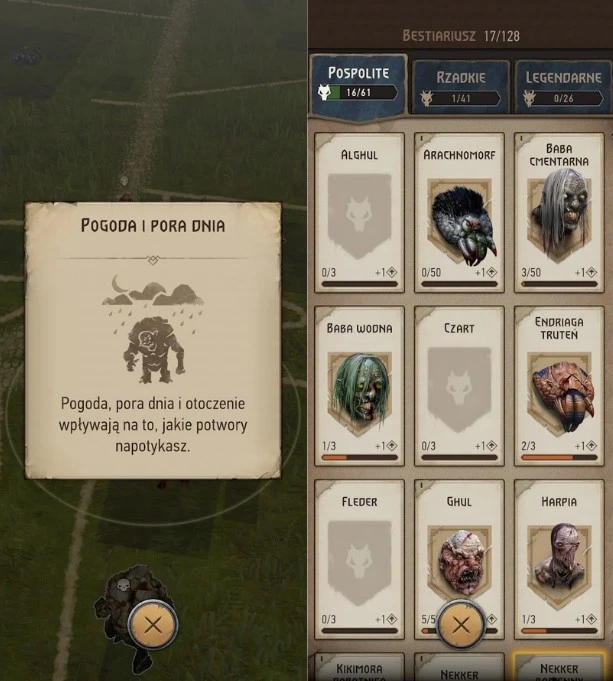
Task: Open the Rzadkie monsters tab
Action: [460, 86]
